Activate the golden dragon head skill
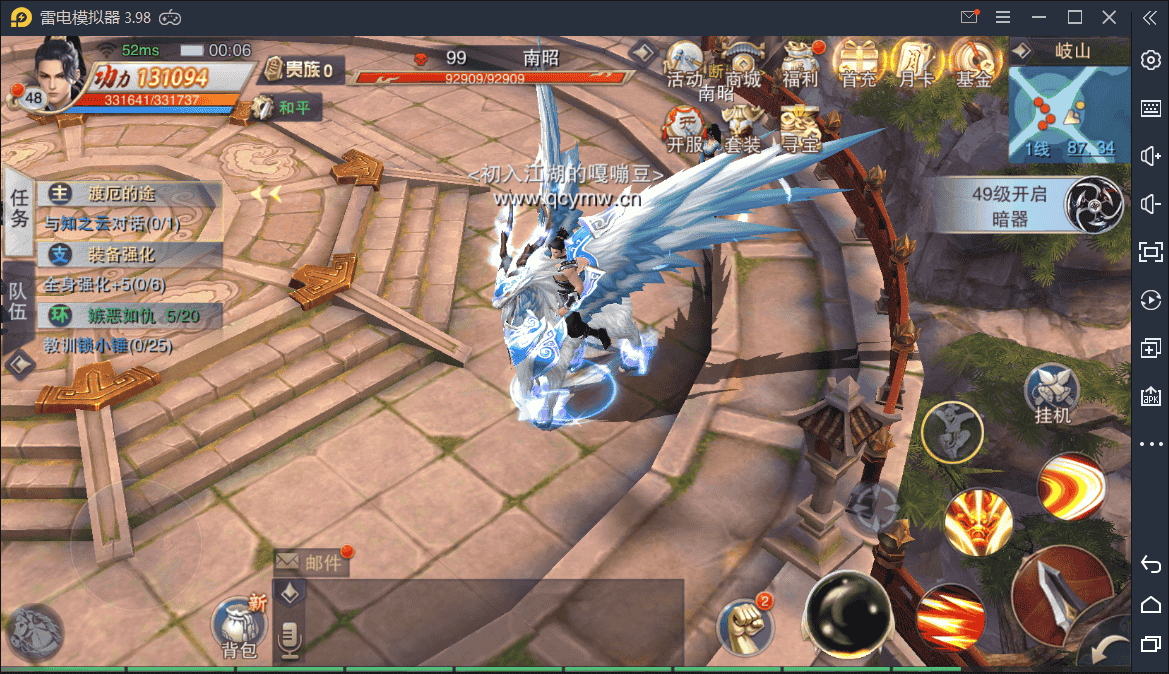 [x=977, y=521]
